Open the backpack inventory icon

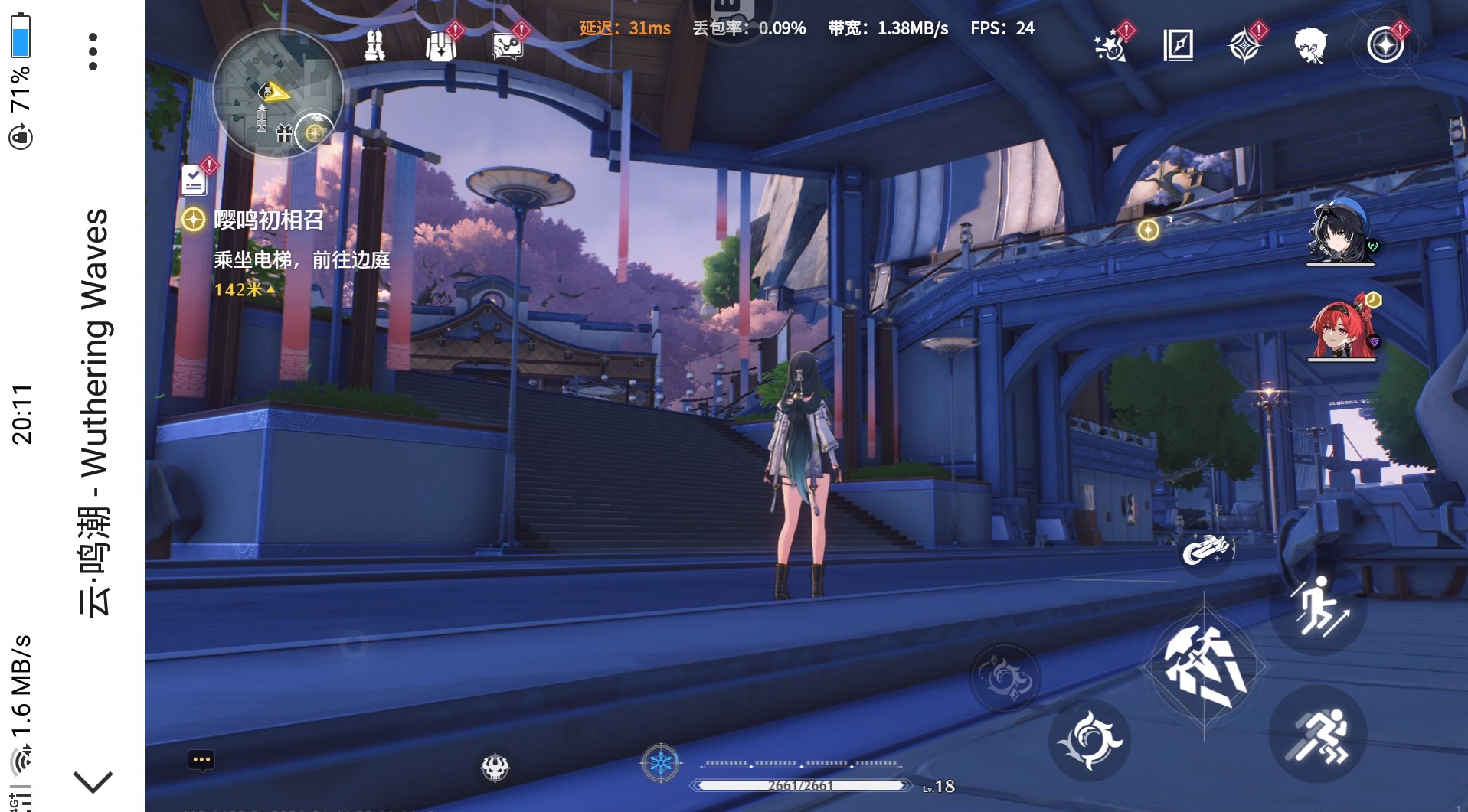pos(441,45)
